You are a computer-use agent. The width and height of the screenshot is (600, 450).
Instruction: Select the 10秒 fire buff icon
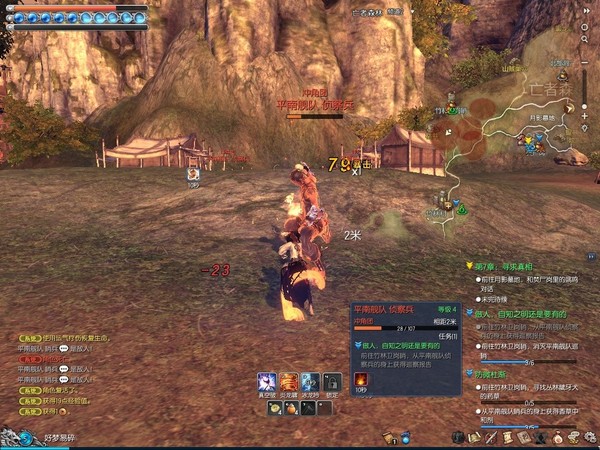click(x=362, y=380)
